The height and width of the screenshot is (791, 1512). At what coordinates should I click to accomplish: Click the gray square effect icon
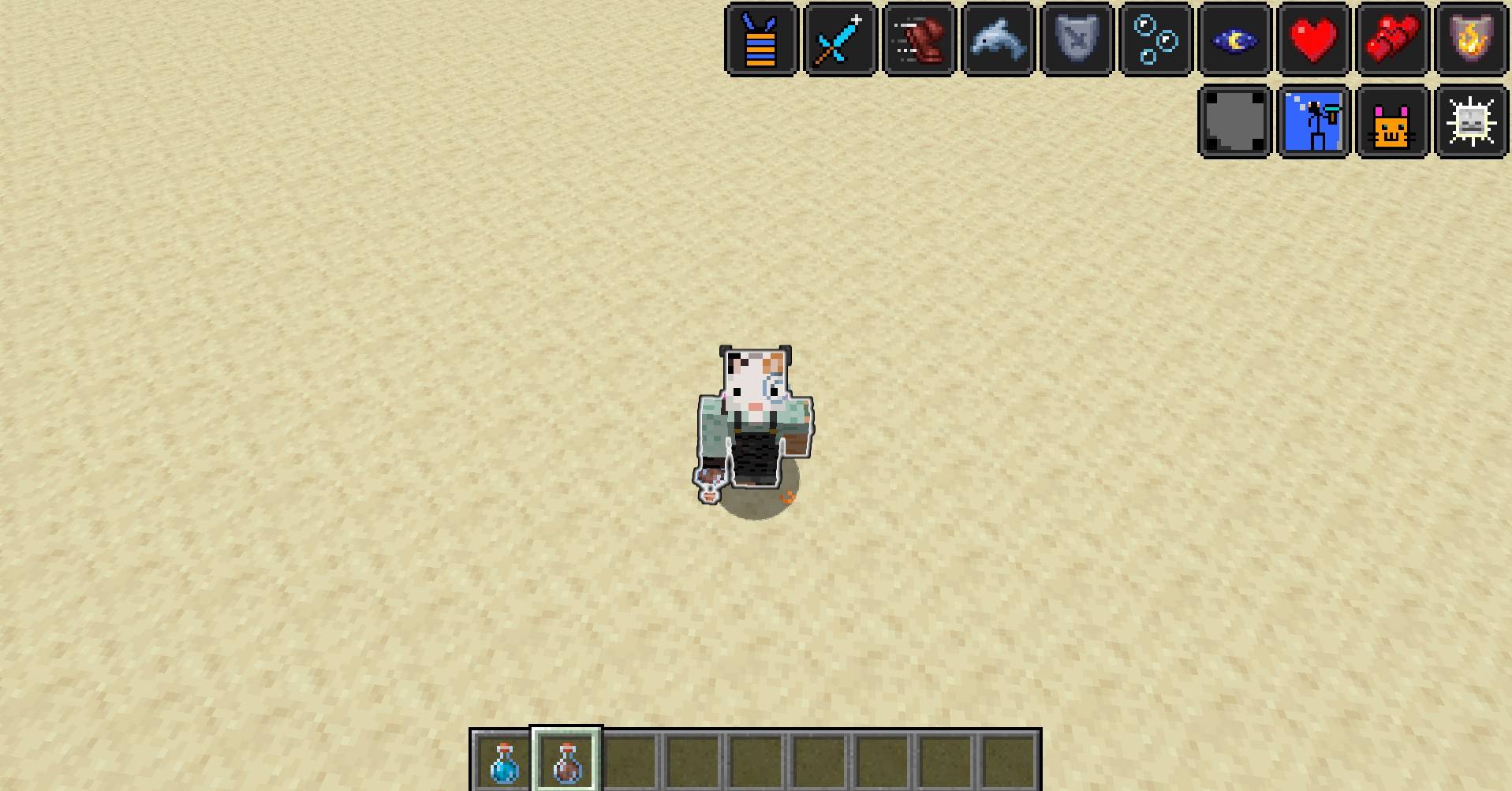(x=1234, y=121)
